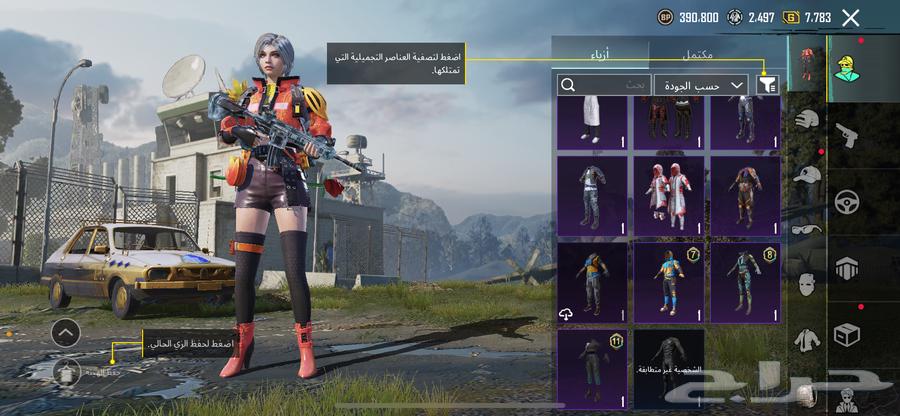Select the outfit marked with badge 8
Screen dimensions: 900x416
point(745,282)
